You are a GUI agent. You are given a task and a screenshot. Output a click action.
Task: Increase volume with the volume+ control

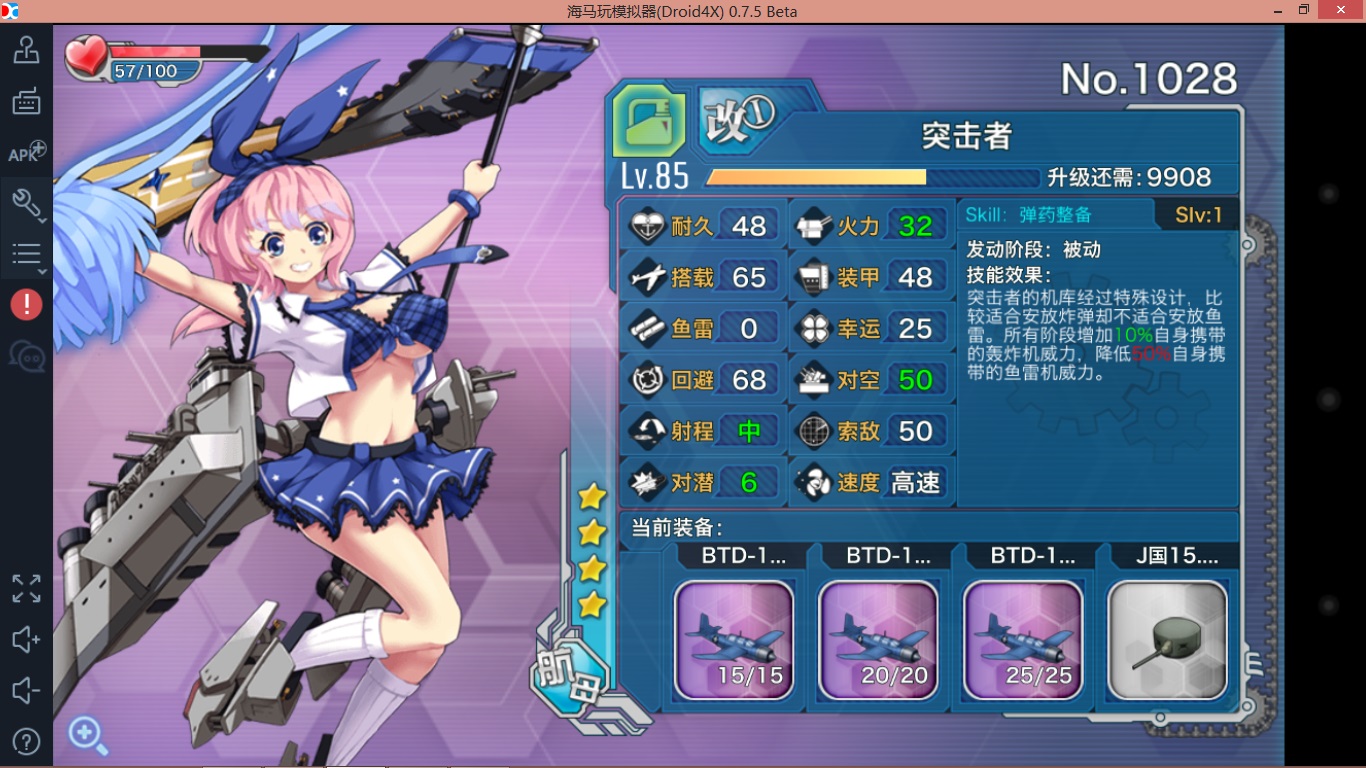[x=26, y=639]
